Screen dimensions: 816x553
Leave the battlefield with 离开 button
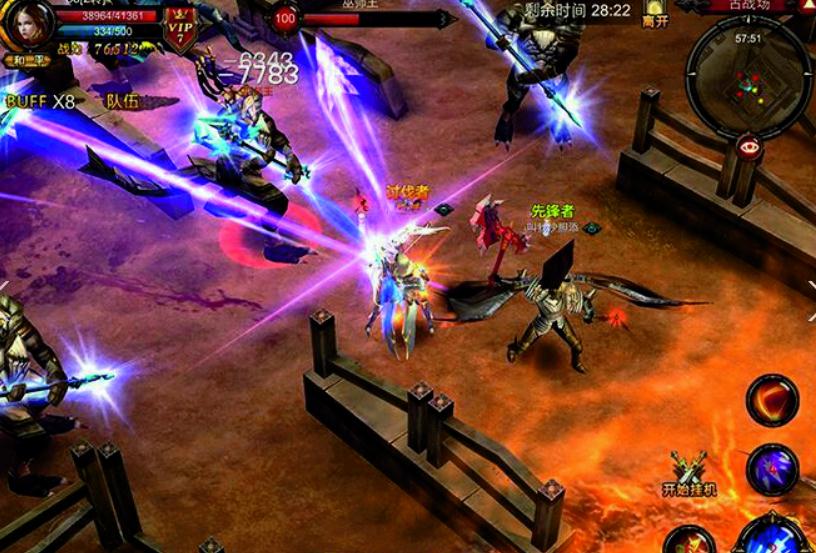(656, 14)
